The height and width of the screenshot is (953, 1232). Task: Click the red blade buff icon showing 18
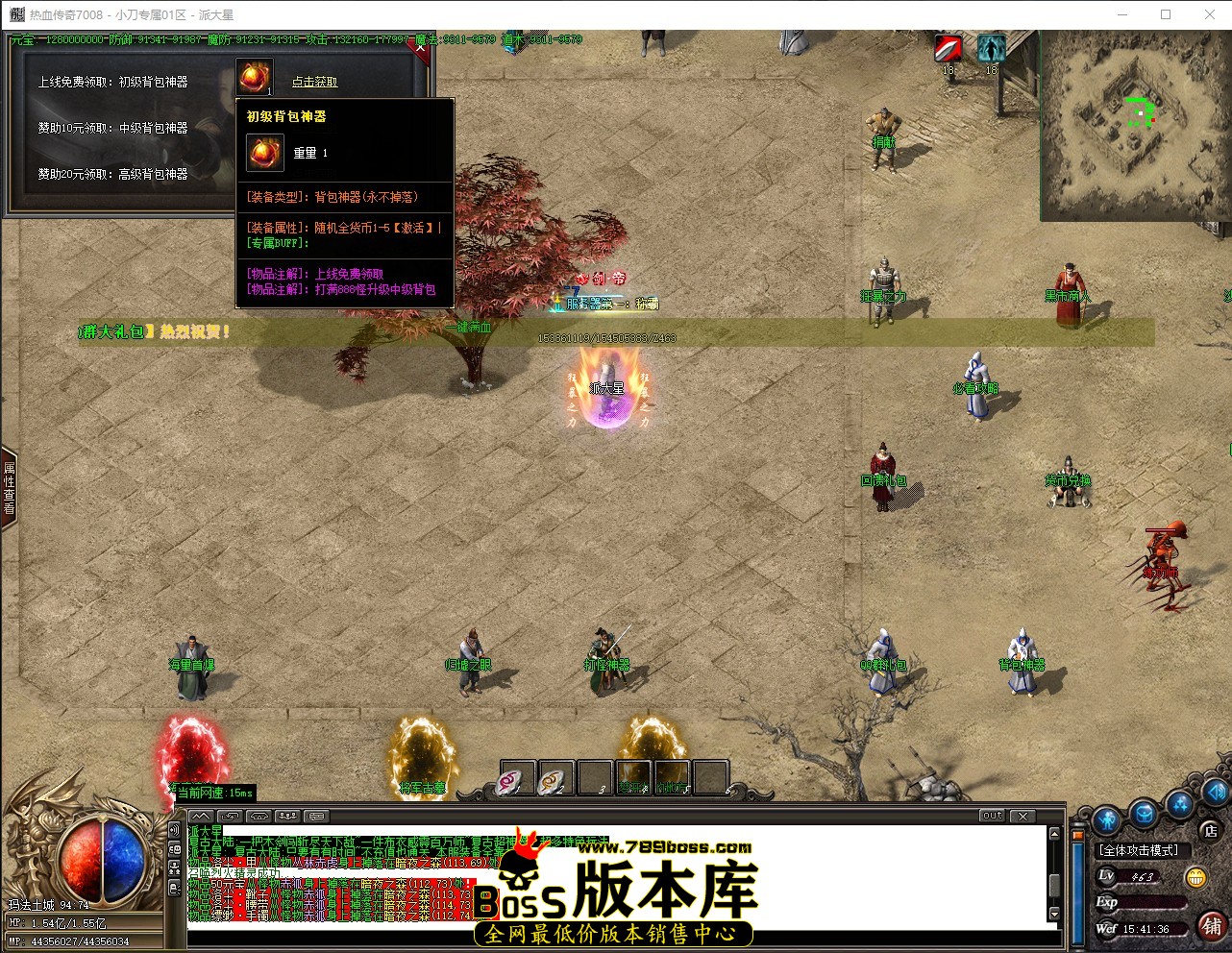[x=947, y=48]
